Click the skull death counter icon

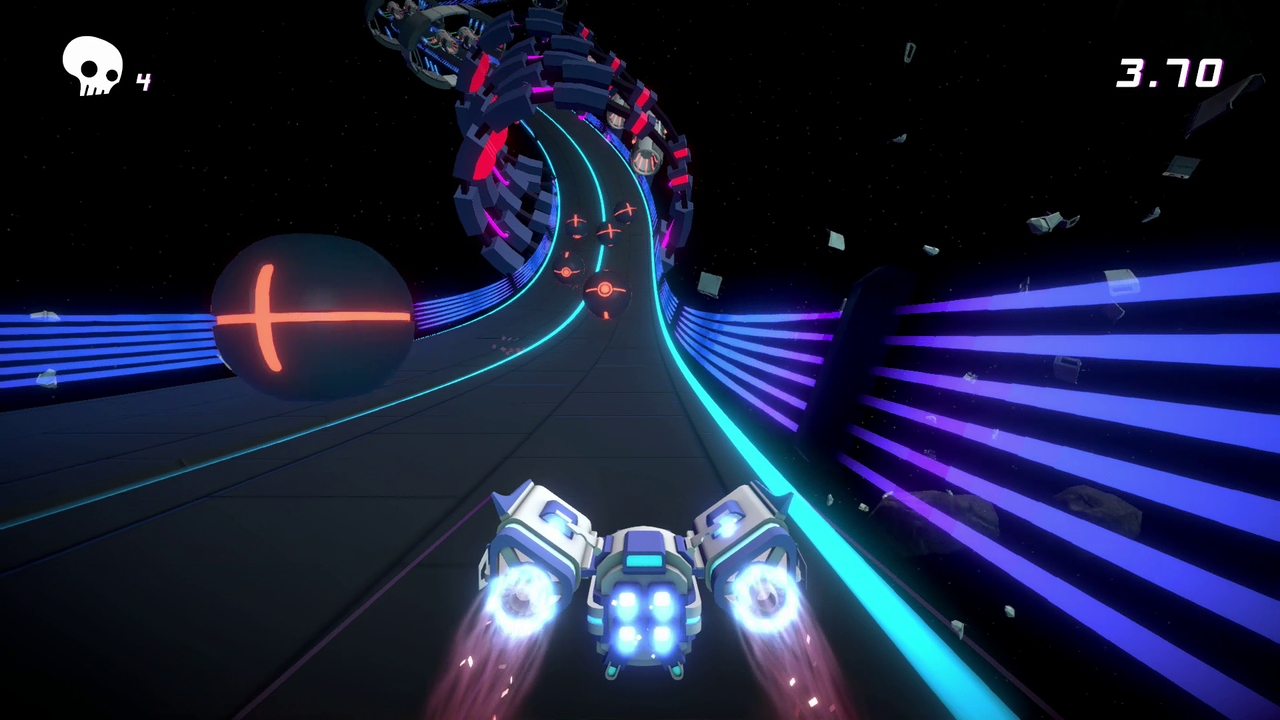91,65
